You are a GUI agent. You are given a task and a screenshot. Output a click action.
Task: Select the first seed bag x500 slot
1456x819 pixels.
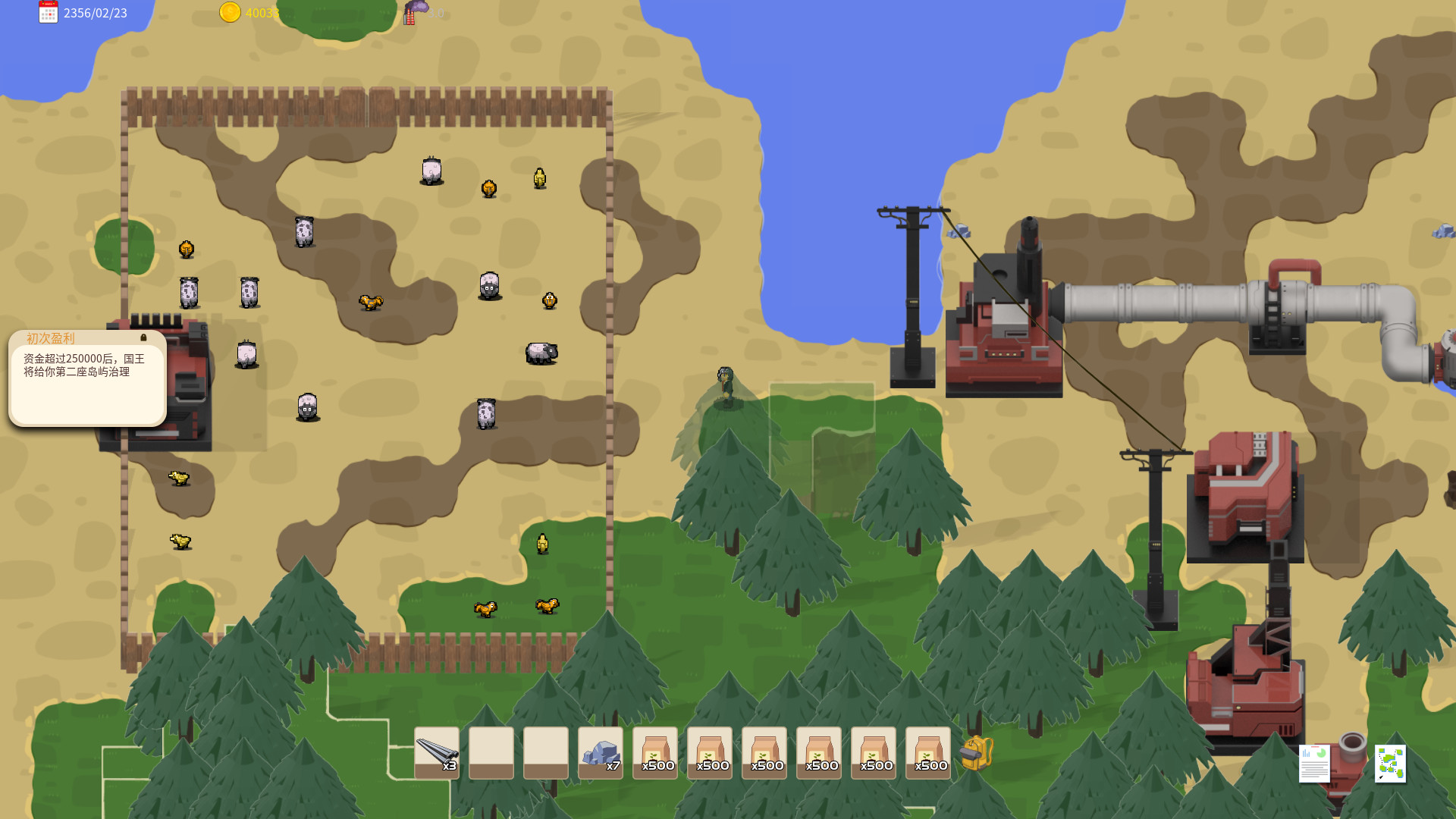(654, 752)
